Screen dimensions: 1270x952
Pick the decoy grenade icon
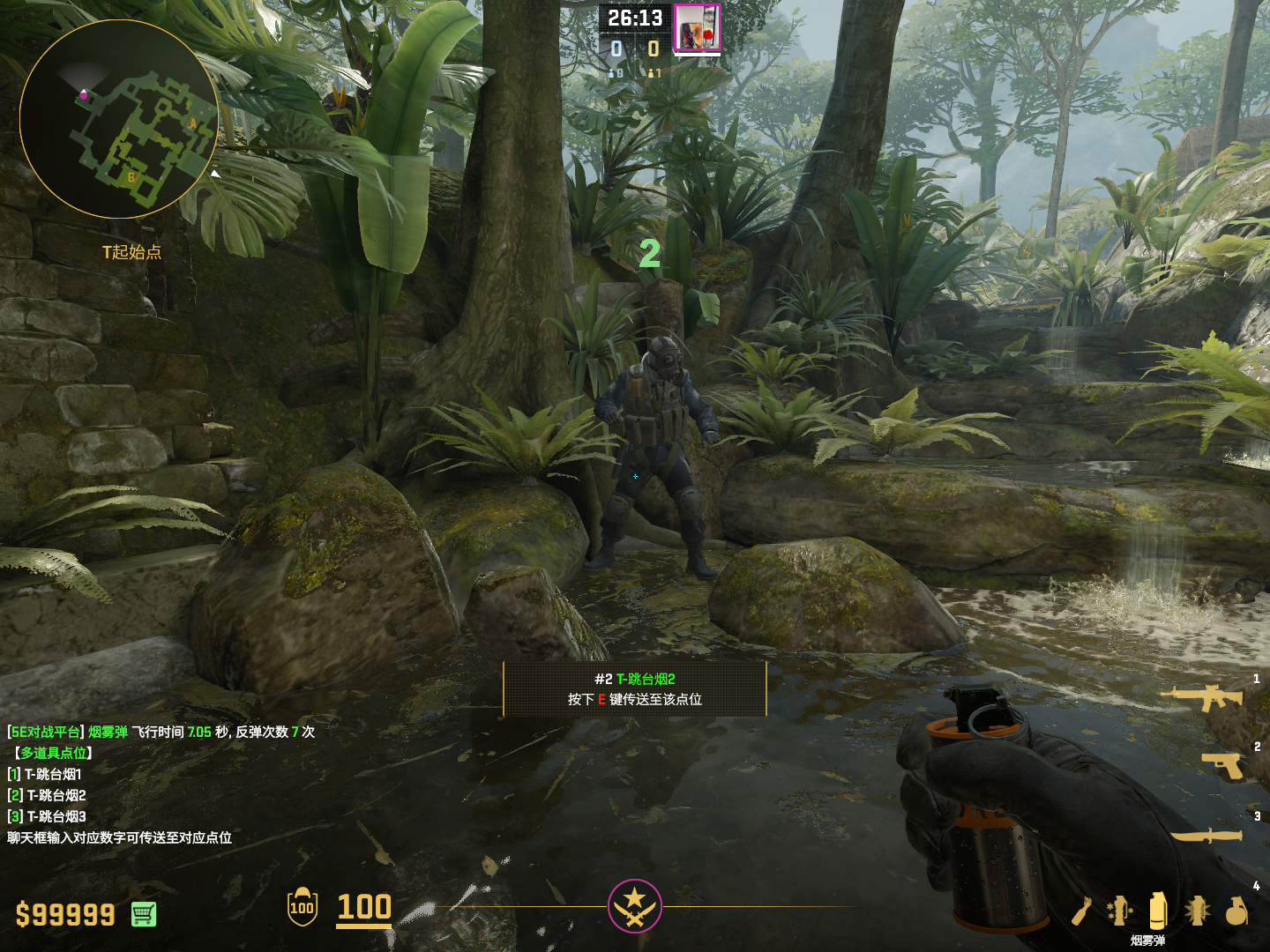tap(1119, 911)
